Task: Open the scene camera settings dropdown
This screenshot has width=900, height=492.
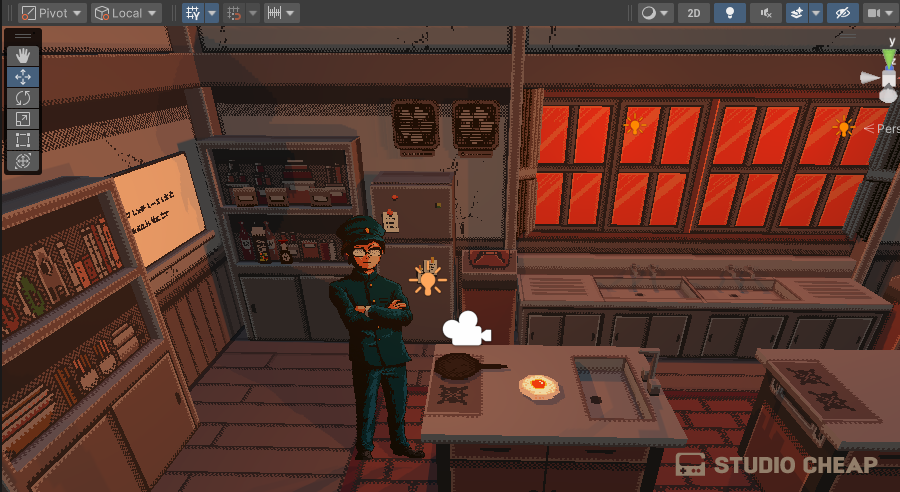Action: (879, 13)
